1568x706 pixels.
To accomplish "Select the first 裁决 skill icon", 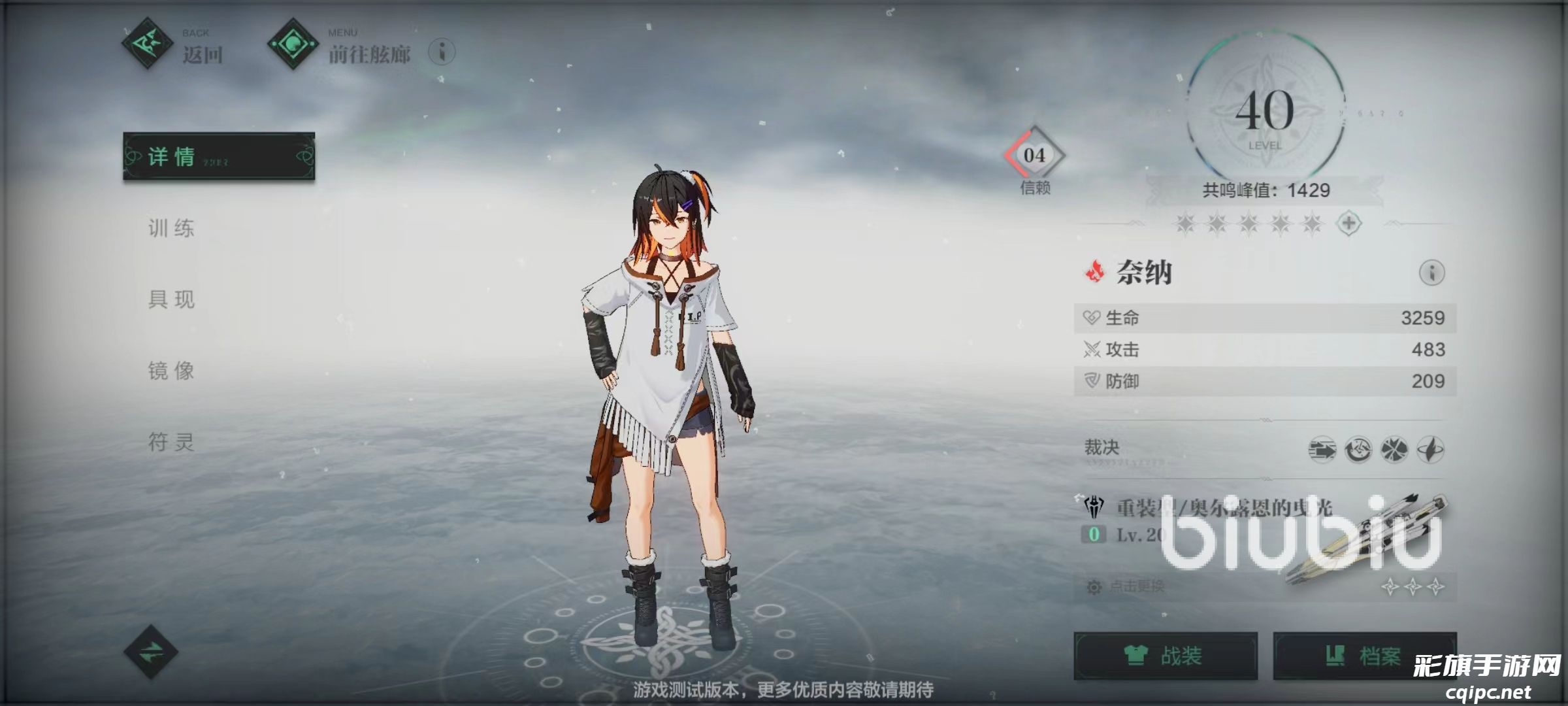I will point(1322,450).
